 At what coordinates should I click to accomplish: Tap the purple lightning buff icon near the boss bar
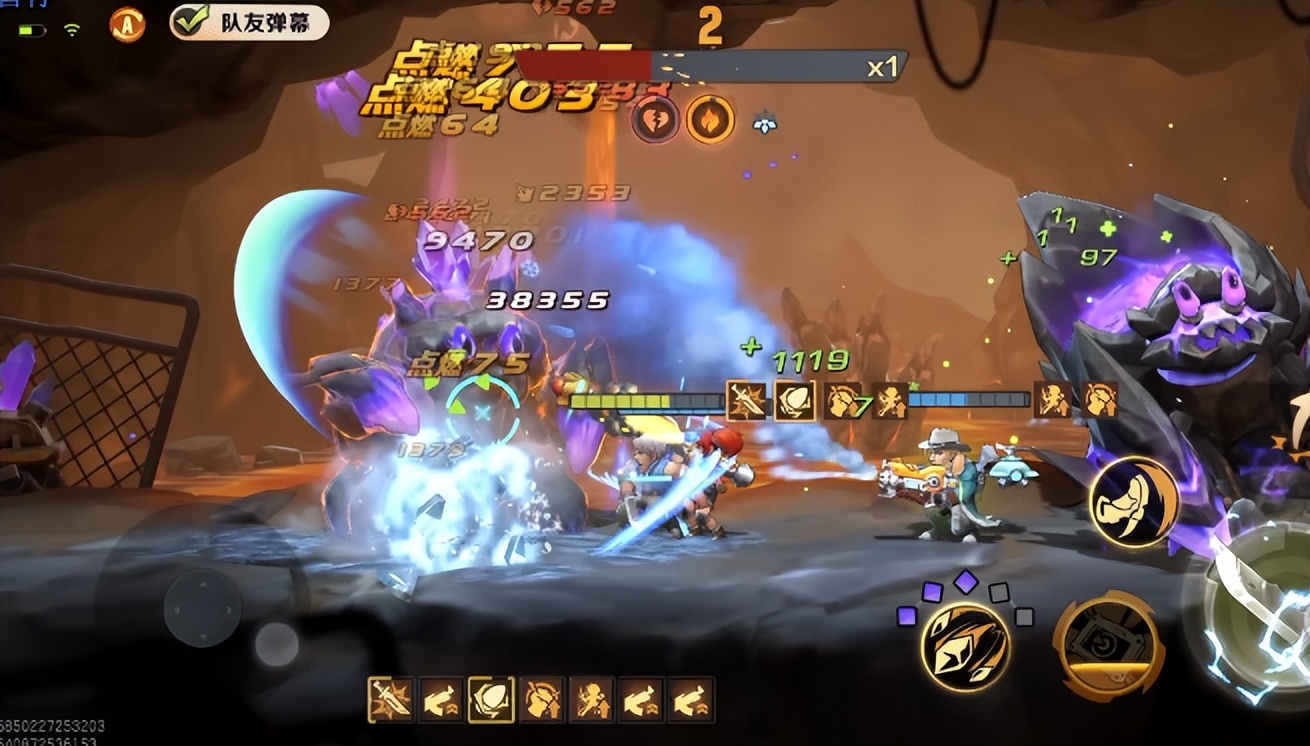[x=659, y=115]
